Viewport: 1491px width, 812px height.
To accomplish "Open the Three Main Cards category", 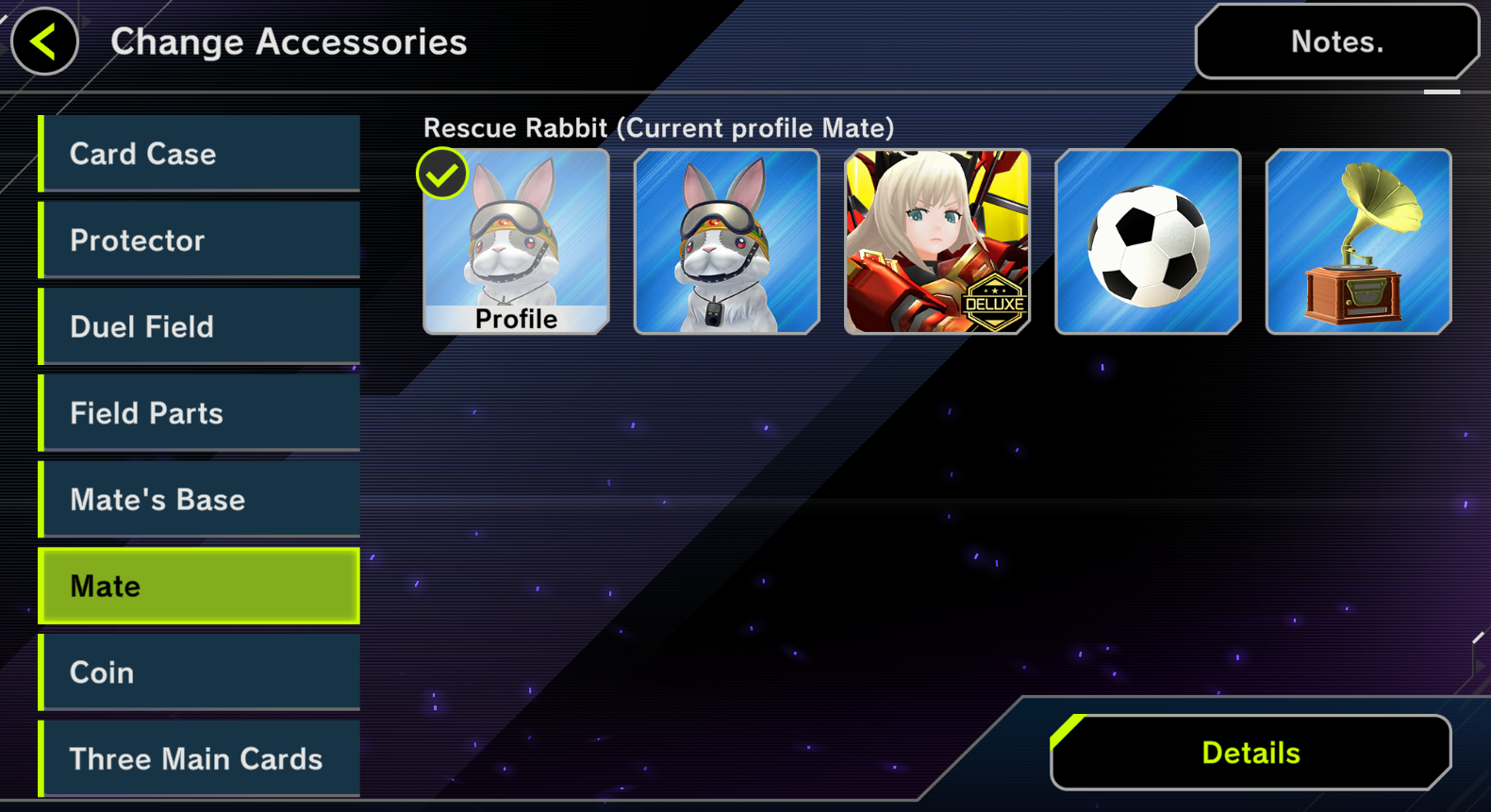I will [x=200, y=758].
